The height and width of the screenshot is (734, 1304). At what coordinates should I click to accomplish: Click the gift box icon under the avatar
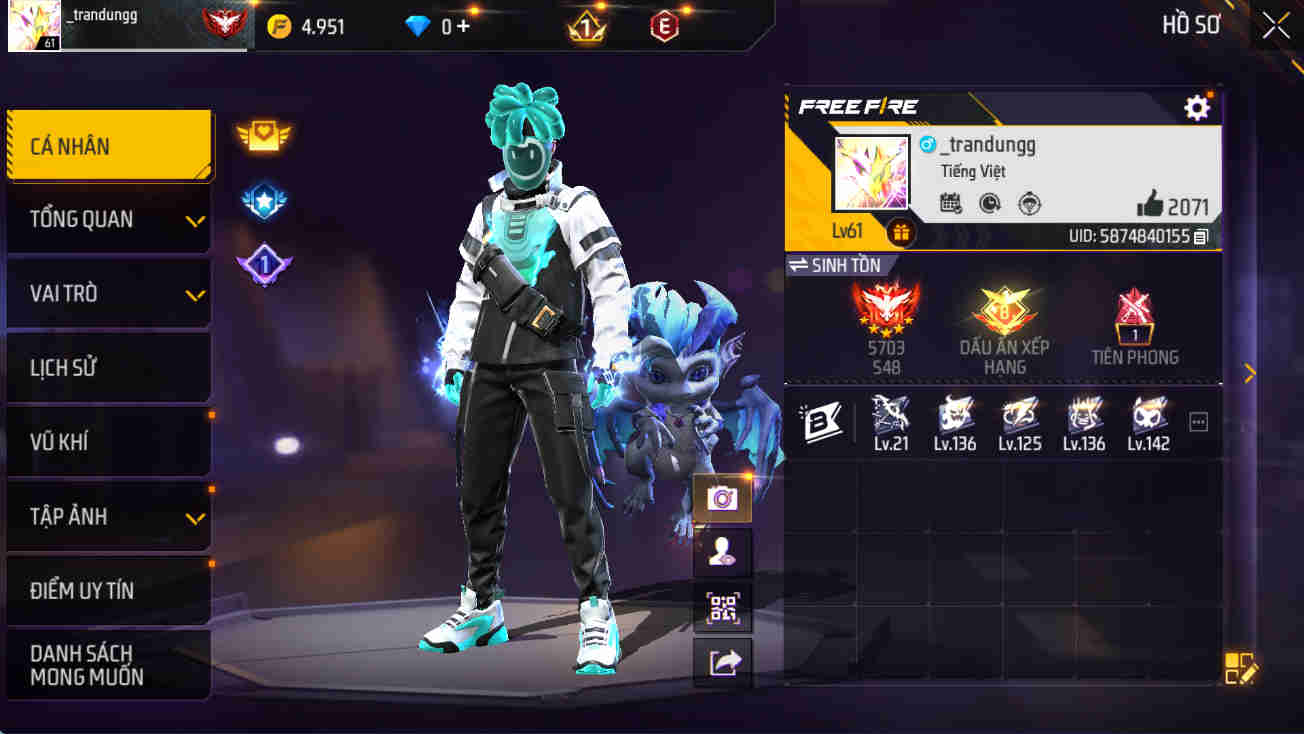click(x=901, y=232)
